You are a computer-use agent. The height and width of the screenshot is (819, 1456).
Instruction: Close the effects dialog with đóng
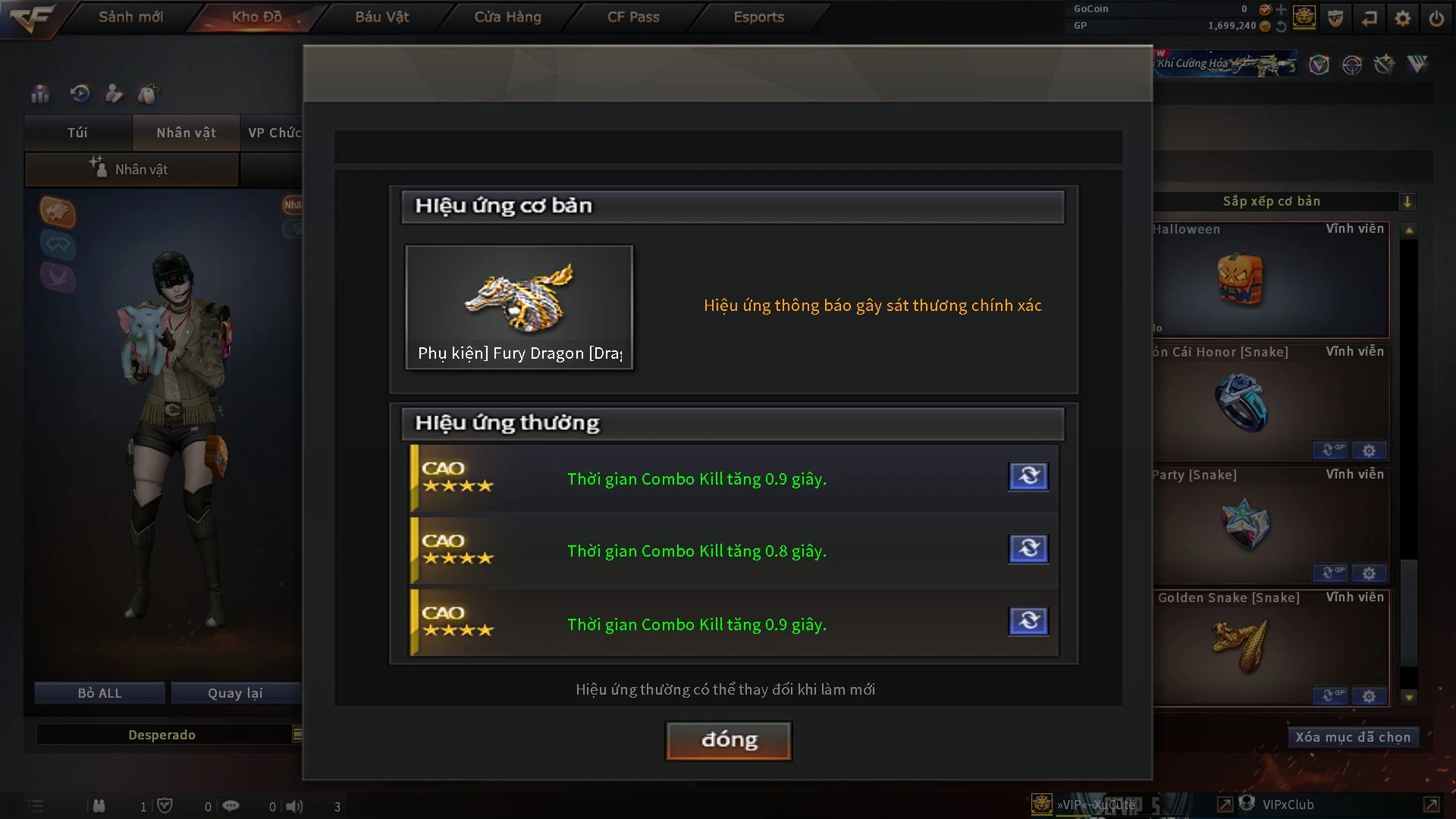728,740
